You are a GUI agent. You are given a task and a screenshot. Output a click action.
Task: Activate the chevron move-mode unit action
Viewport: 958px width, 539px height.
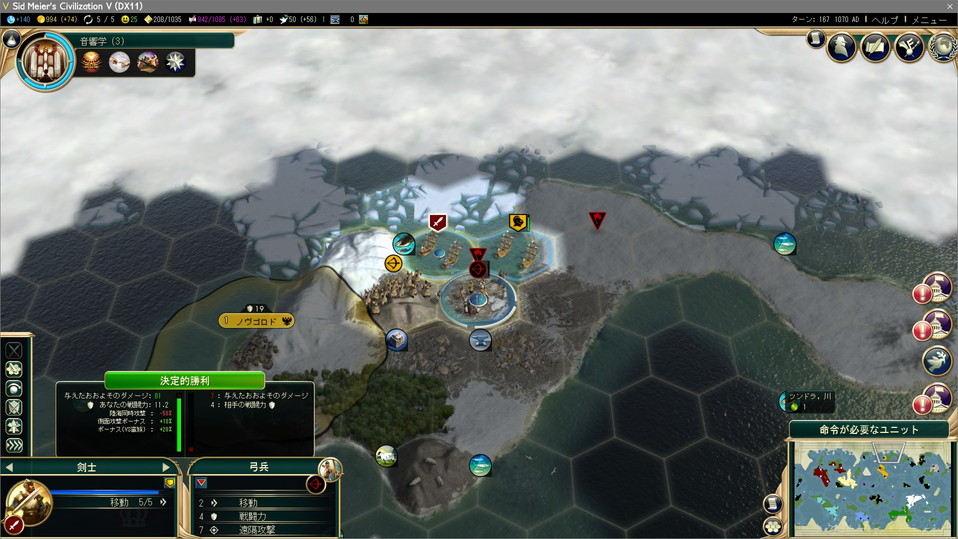click(x=14, y=446)
